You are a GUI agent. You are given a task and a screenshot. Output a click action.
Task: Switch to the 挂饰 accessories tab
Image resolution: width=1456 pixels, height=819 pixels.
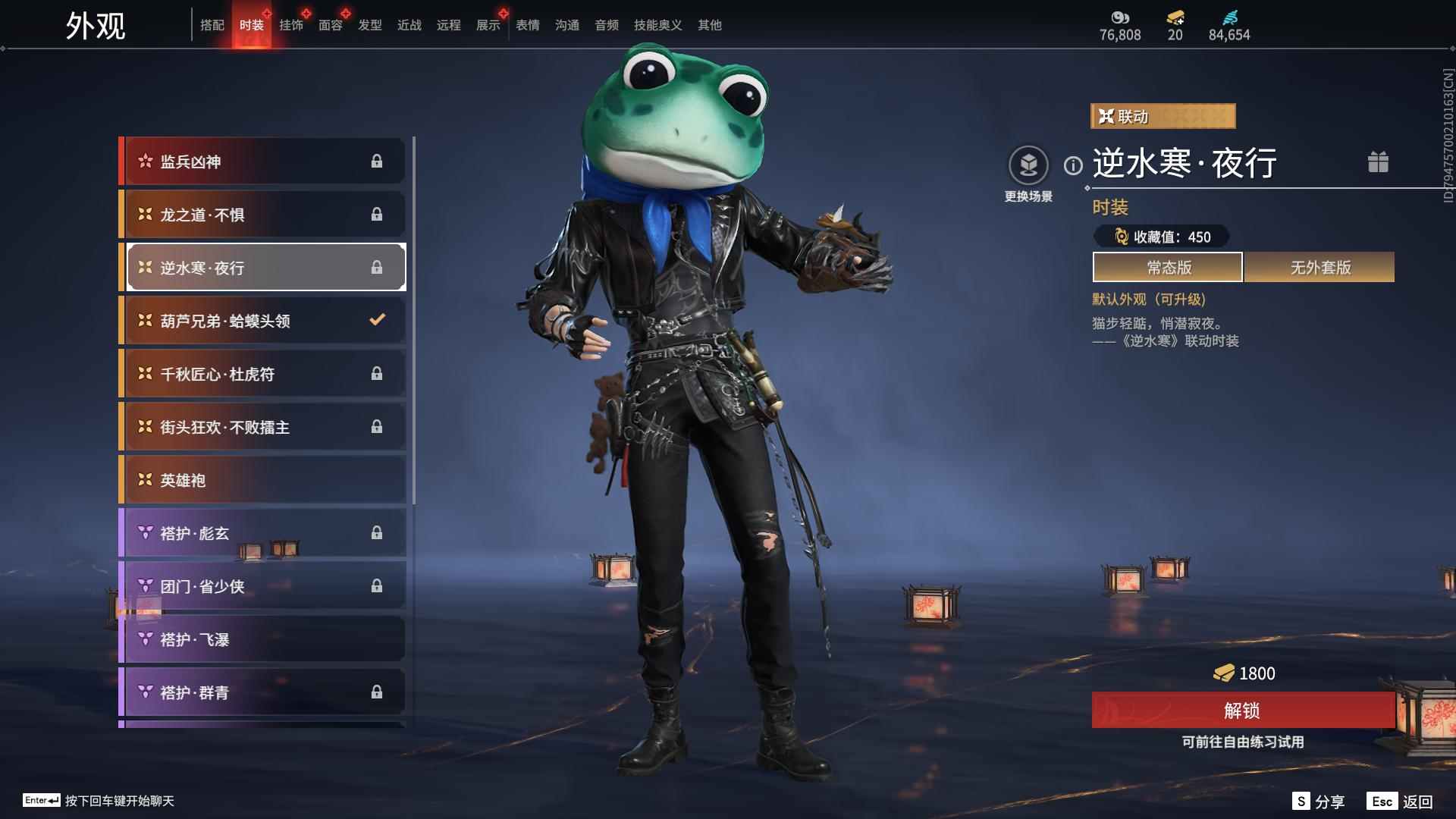291,25
